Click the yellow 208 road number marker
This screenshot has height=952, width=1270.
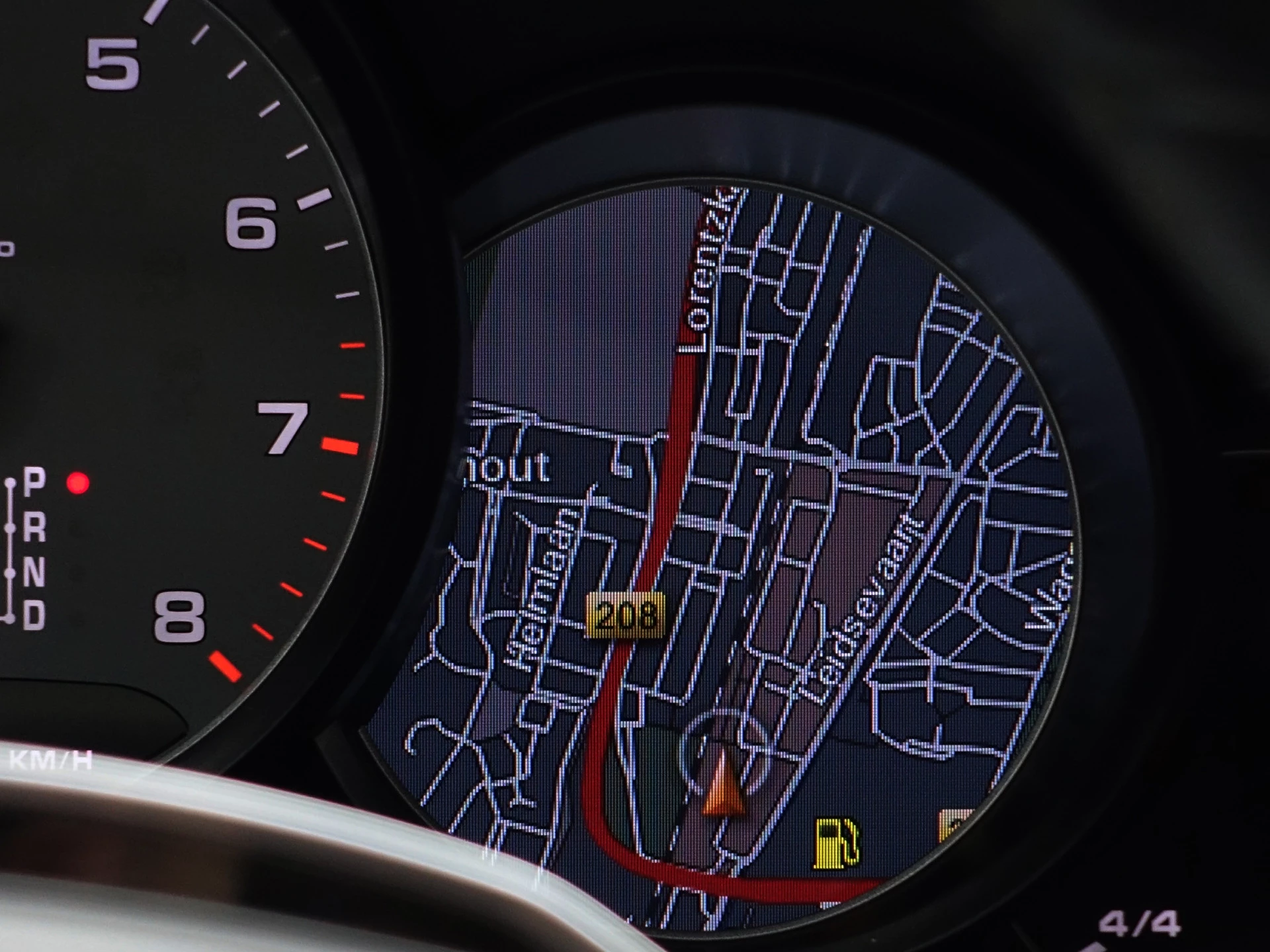[x=625, y=616]
